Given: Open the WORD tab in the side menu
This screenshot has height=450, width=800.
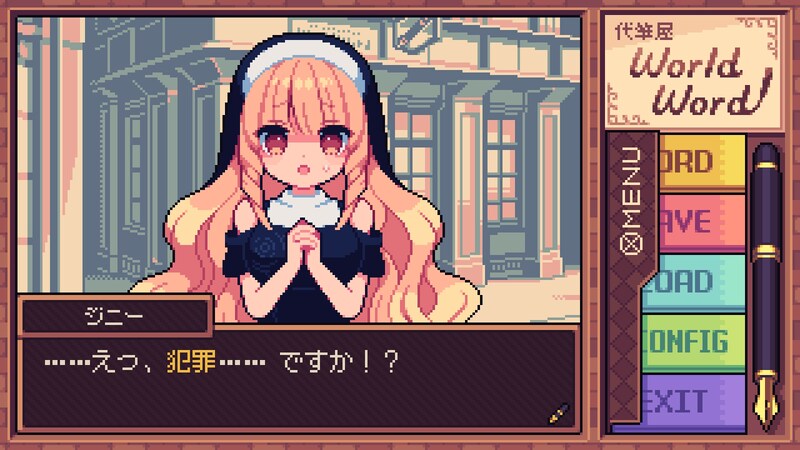Looking at the screenshot, I should [x=700, y=162].
